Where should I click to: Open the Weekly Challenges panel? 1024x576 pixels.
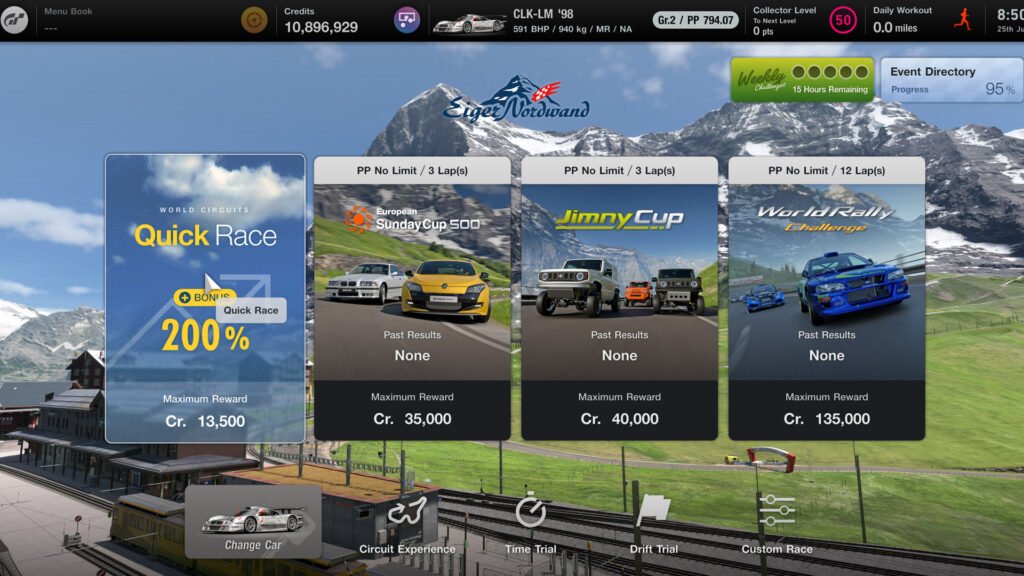pyautogui.click(x=801, y=80)
